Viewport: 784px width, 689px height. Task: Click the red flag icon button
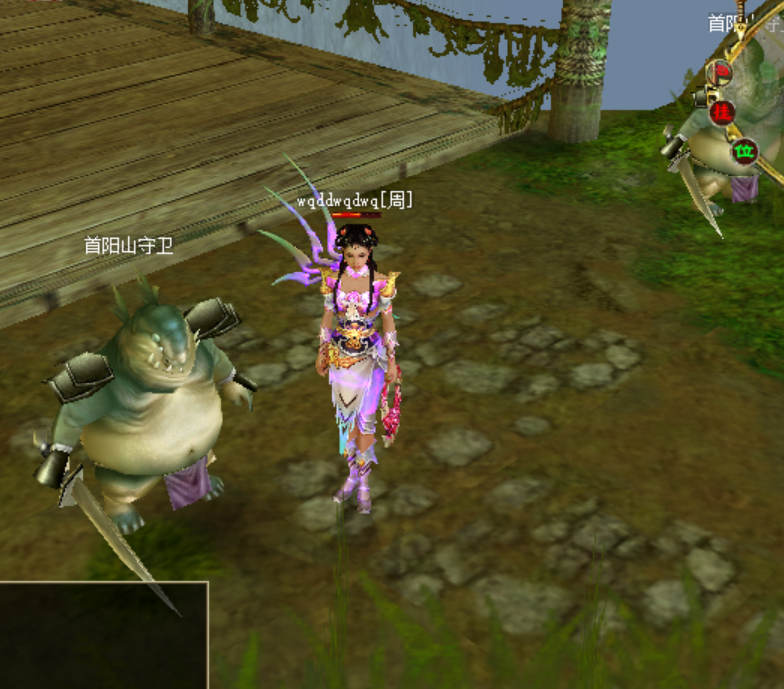pos(720,73)
